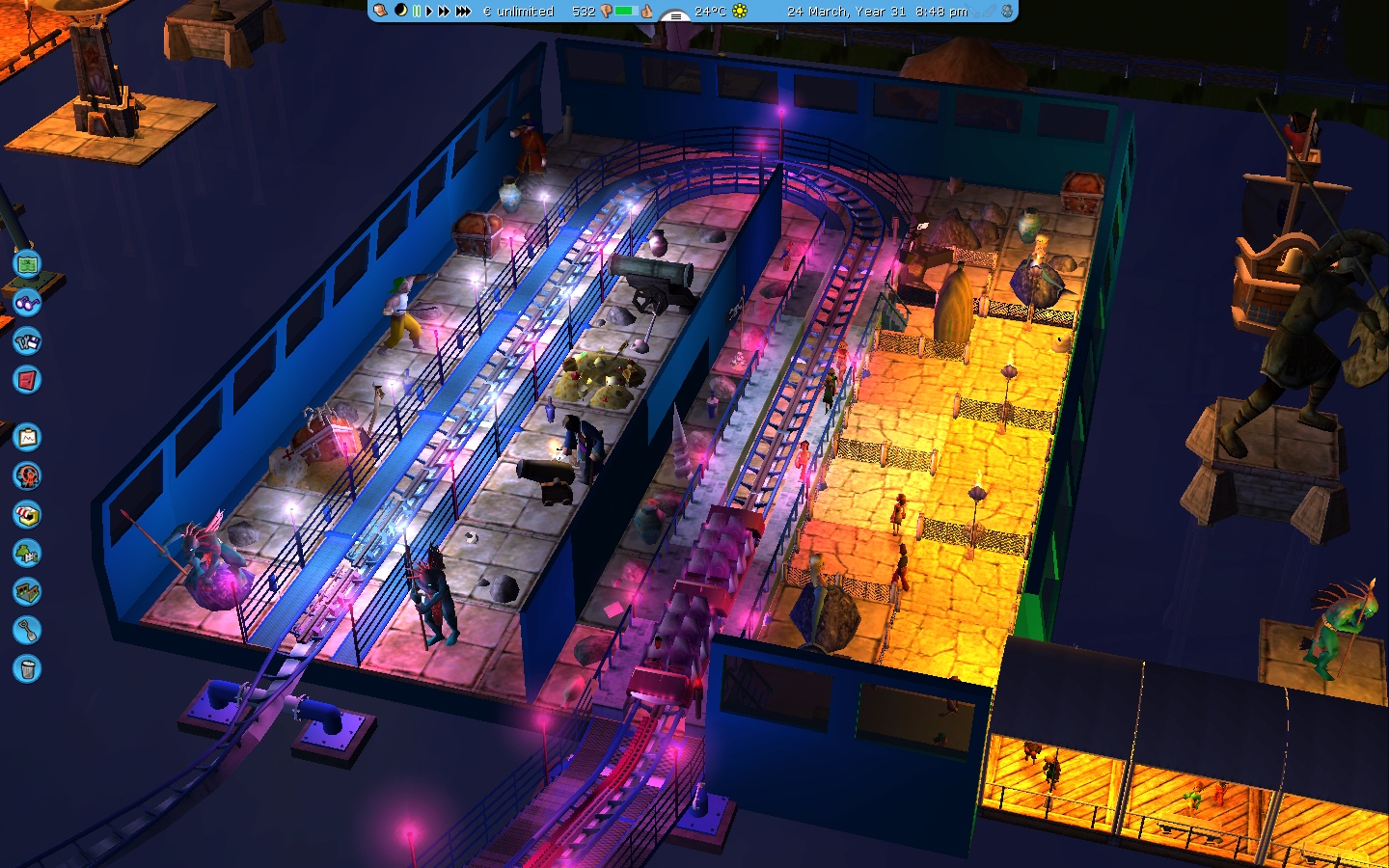This screenshot has width=1389, height=868.
Task: Open the clipboard graph park management icon
Action: coord(27,438)
